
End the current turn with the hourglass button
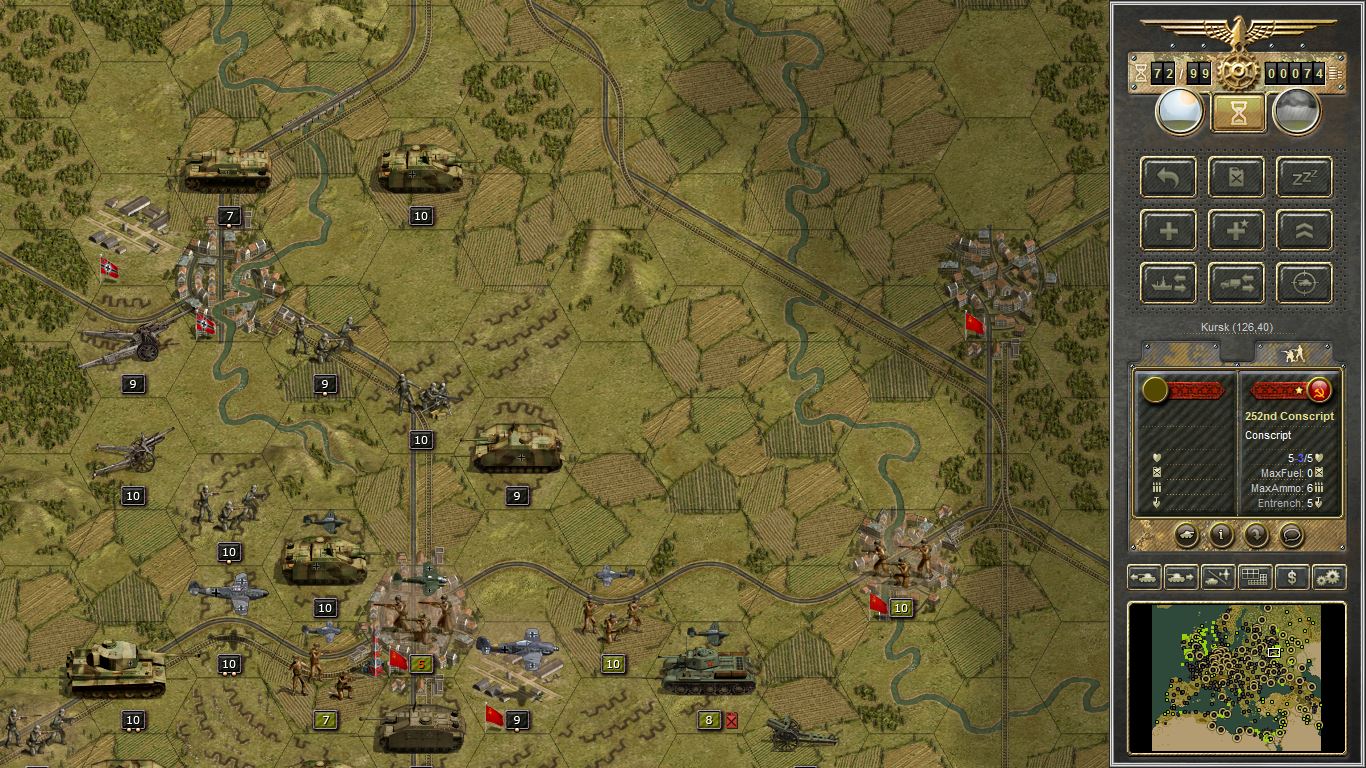pyautogui.click(x=1236, y=111)
